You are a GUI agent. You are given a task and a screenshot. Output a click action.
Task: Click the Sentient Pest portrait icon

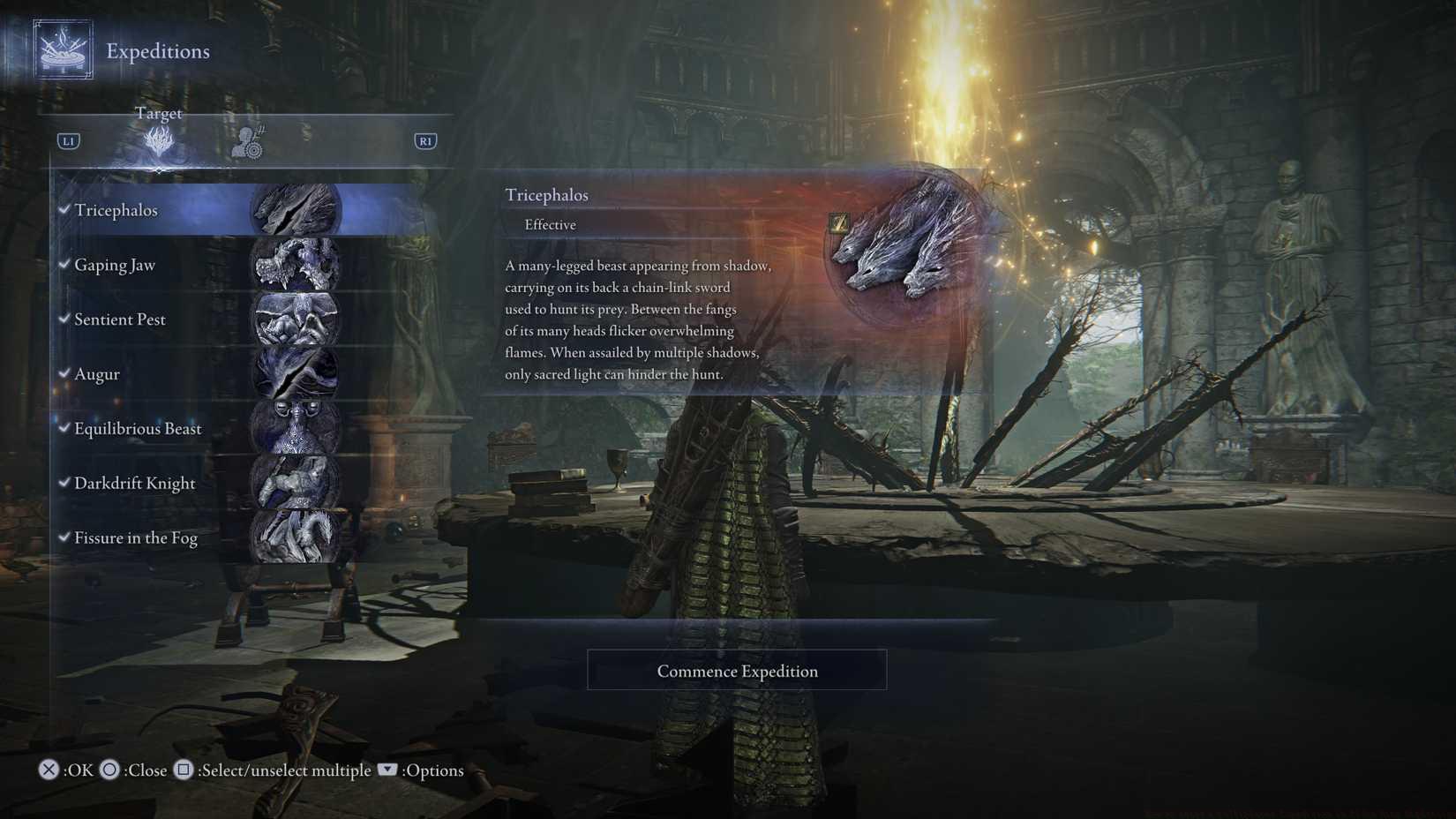(297, 319)
